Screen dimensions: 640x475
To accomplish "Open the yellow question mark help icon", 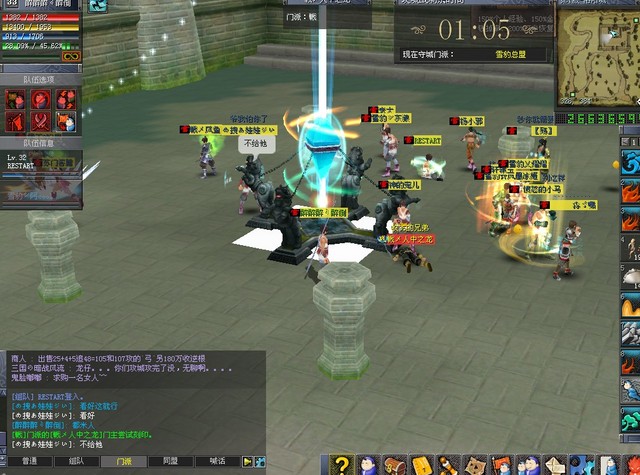I will click(343, 465).
